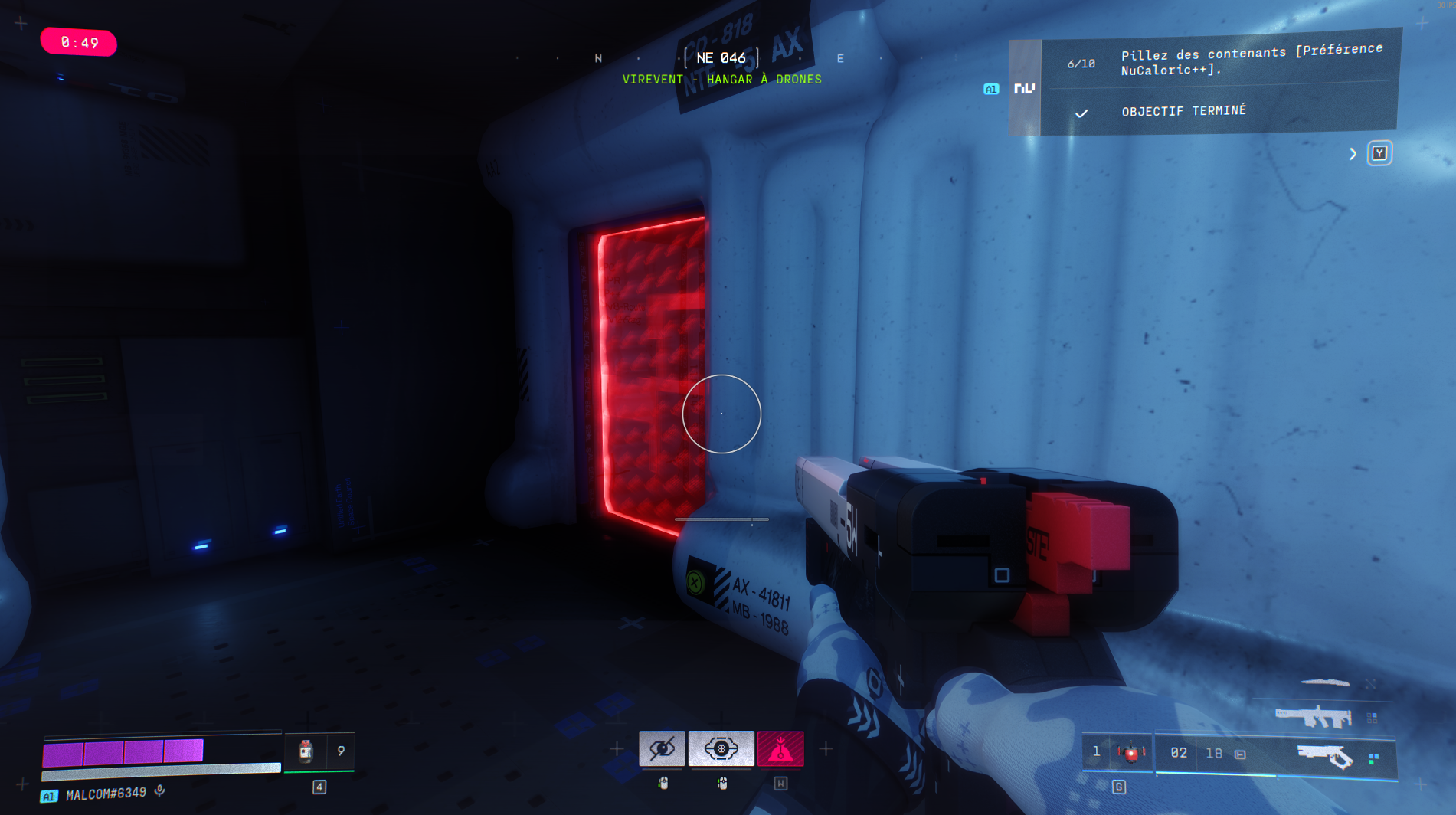Use the consumable canister slot
This screenshot has width=1456, height=815.
306,751
